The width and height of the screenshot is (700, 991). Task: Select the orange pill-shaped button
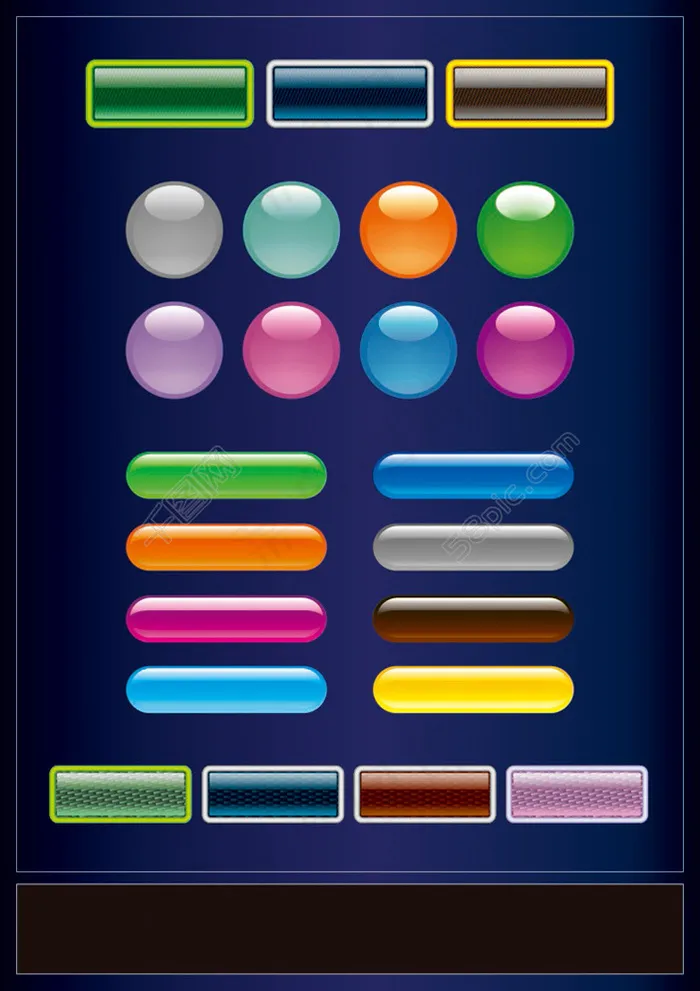[226, 547]
